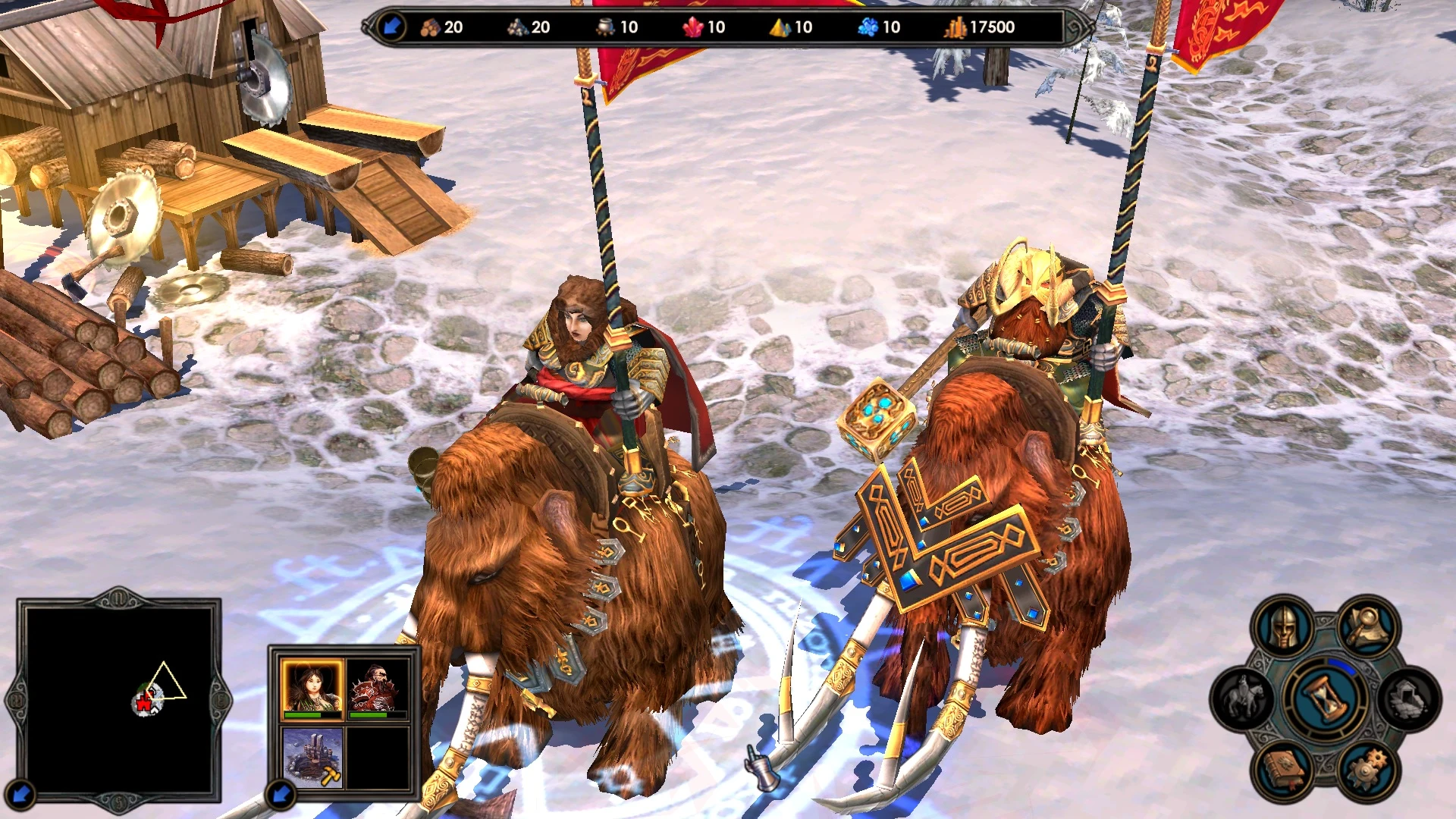Open the hero screen via the helmet icon
The image size is (1456, 819).
point(1282,626)
